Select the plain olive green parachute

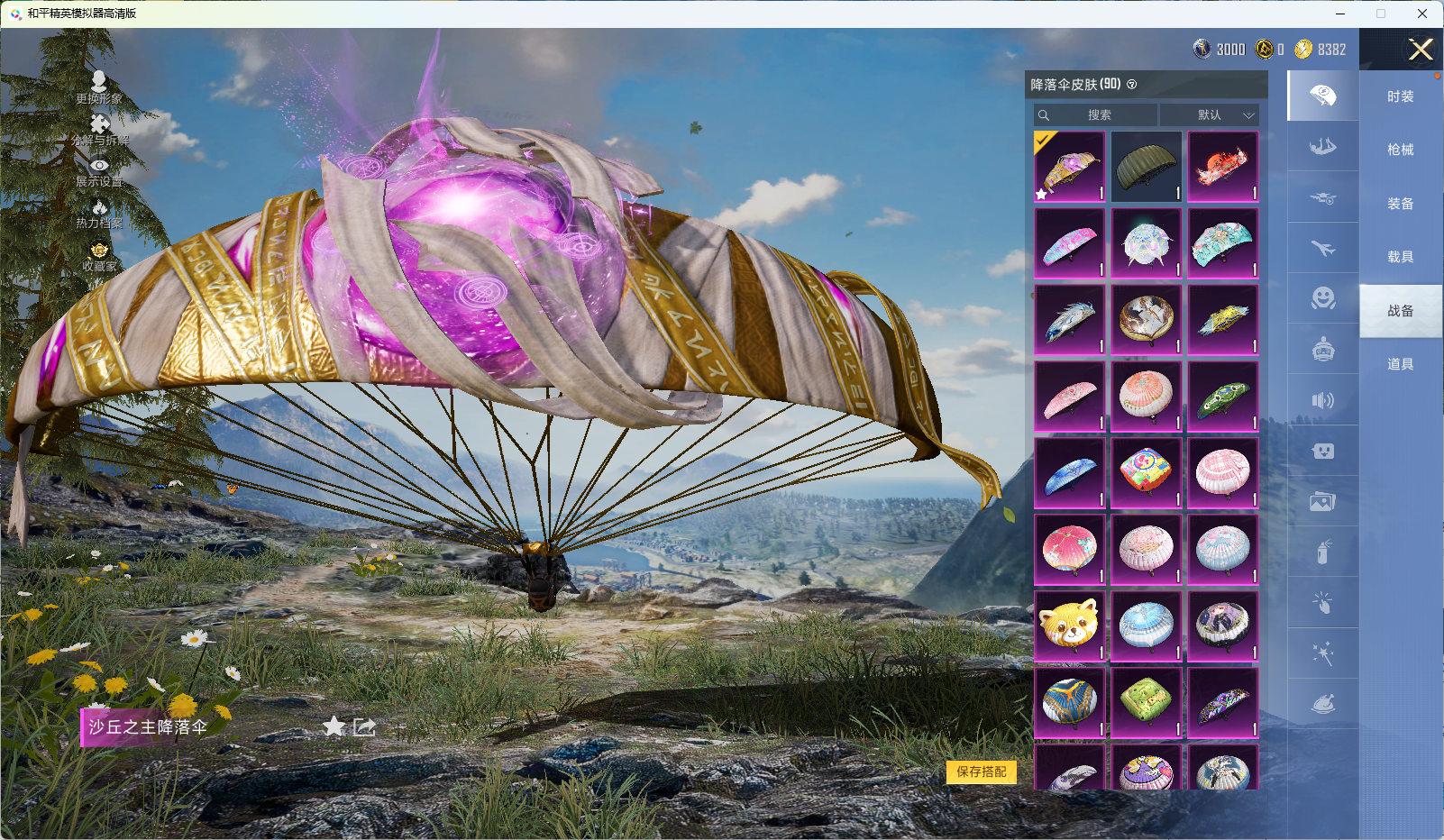point(1146,167)
